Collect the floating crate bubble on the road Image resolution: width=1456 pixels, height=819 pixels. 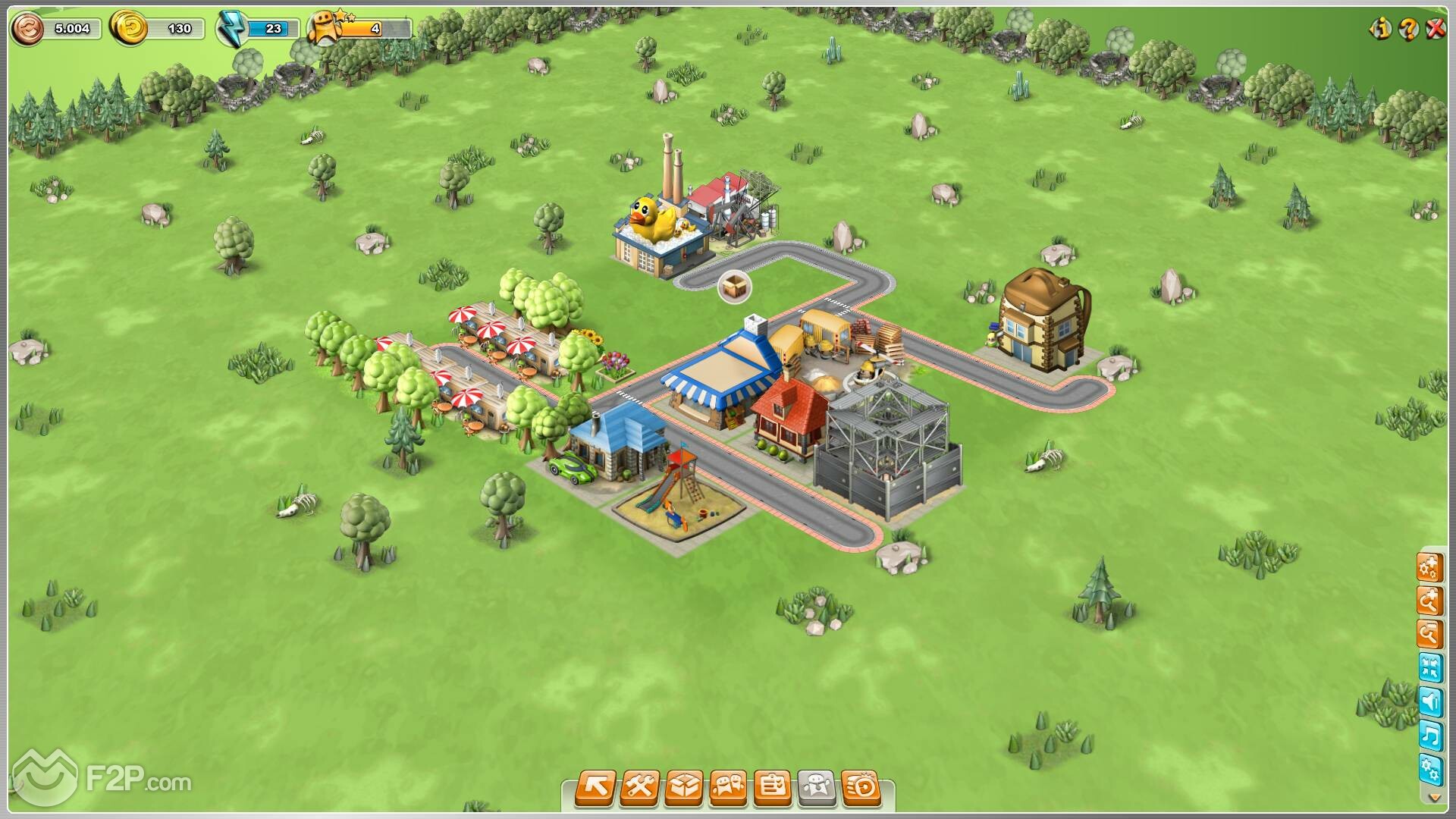[x=734, y=287]
